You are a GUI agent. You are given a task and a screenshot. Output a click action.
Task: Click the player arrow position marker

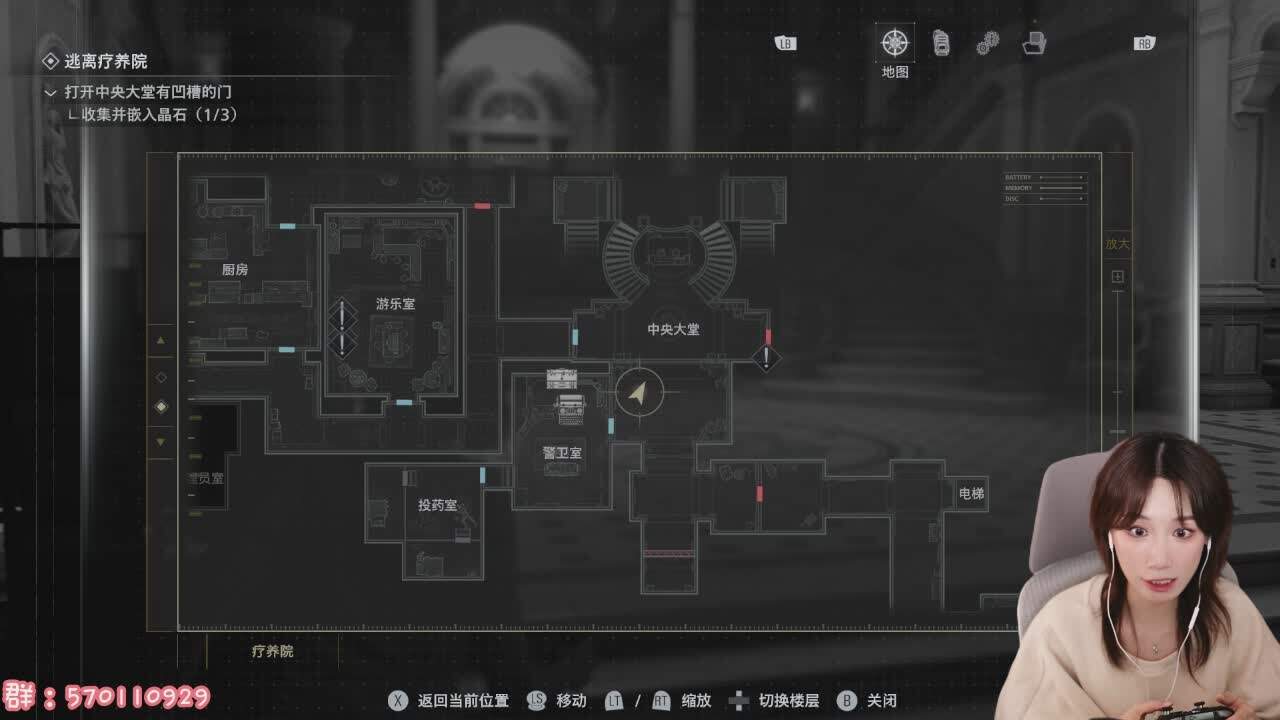click(640, 392)
